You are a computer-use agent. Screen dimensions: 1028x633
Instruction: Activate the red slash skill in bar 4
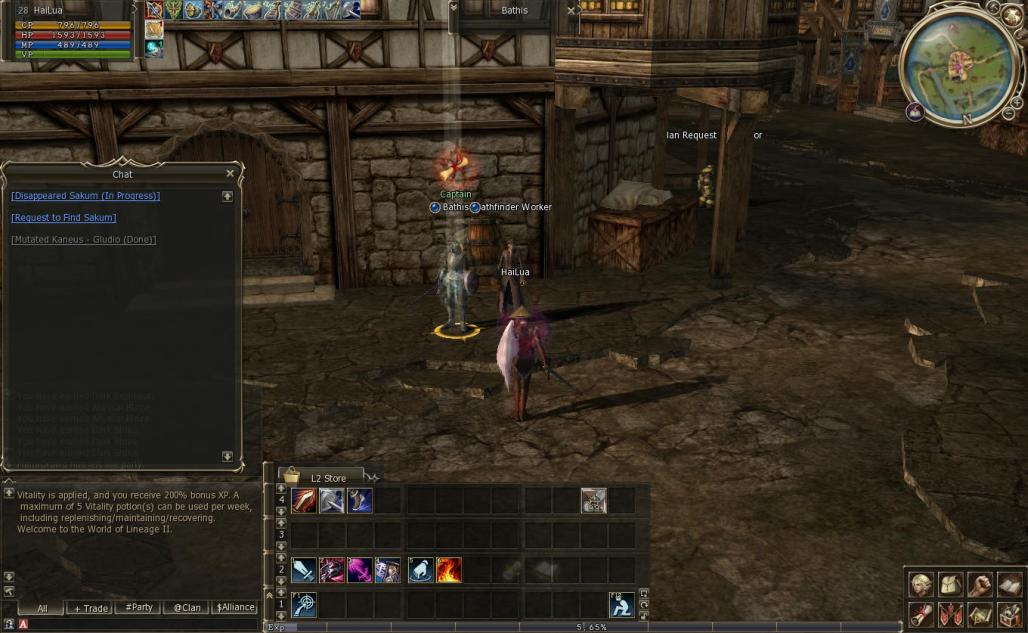point(304,500)
